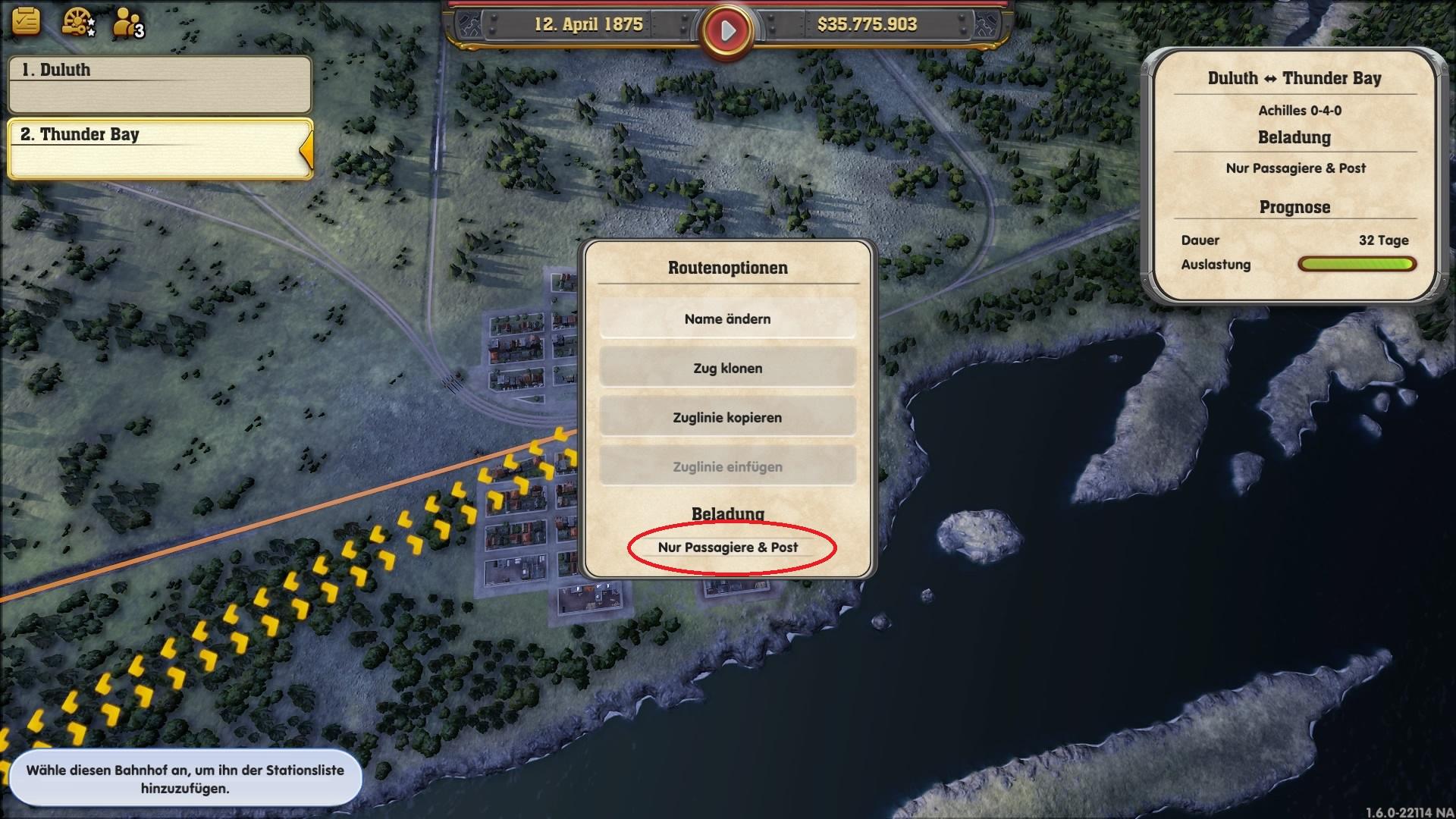This screenshot has height=819, width=1456.
Task: Resume time with the red play button
Action: click(x=727, y=30)
